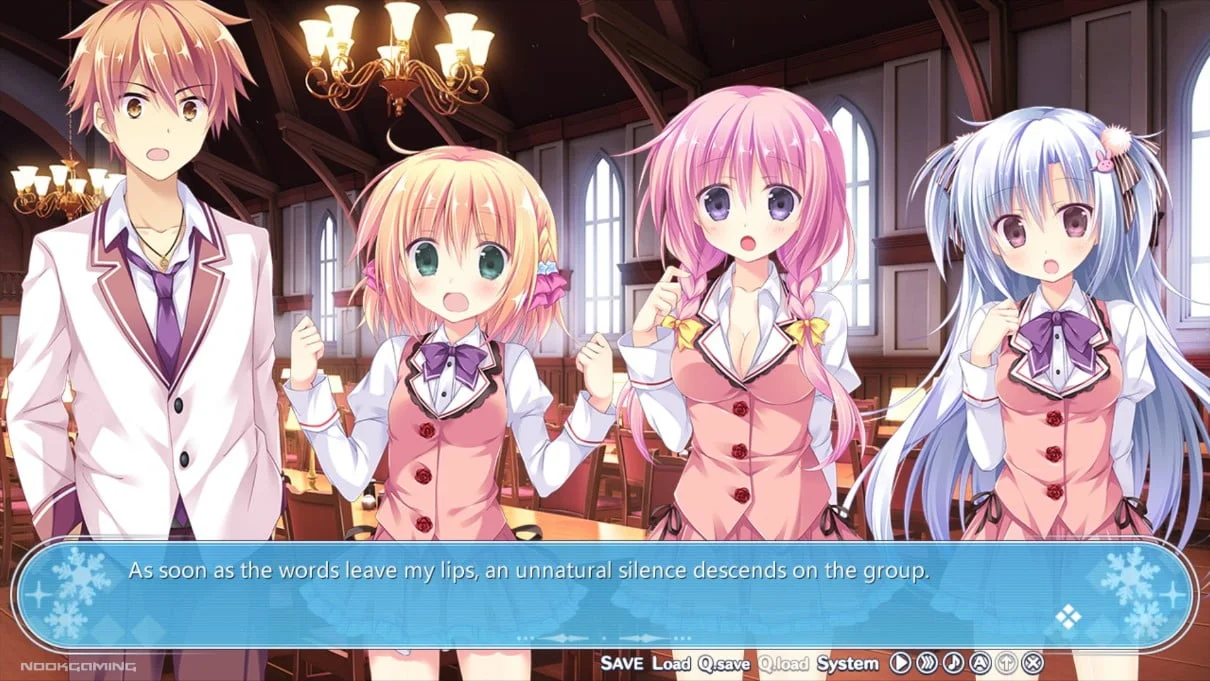Image resolution: width=1210 pixels, height=681 pixels.
Task: Quick save with Q.save
Action: (x=725, y=663)
